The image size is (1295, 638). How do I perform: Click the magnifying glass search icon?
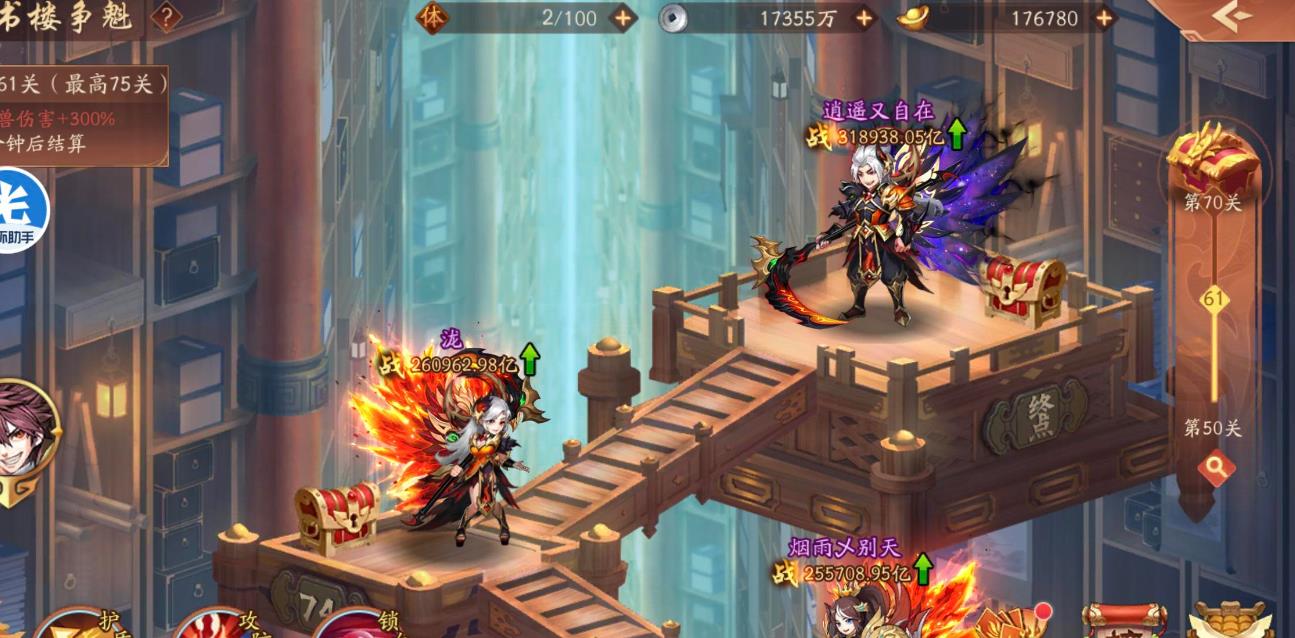[x=1216, y=468]
